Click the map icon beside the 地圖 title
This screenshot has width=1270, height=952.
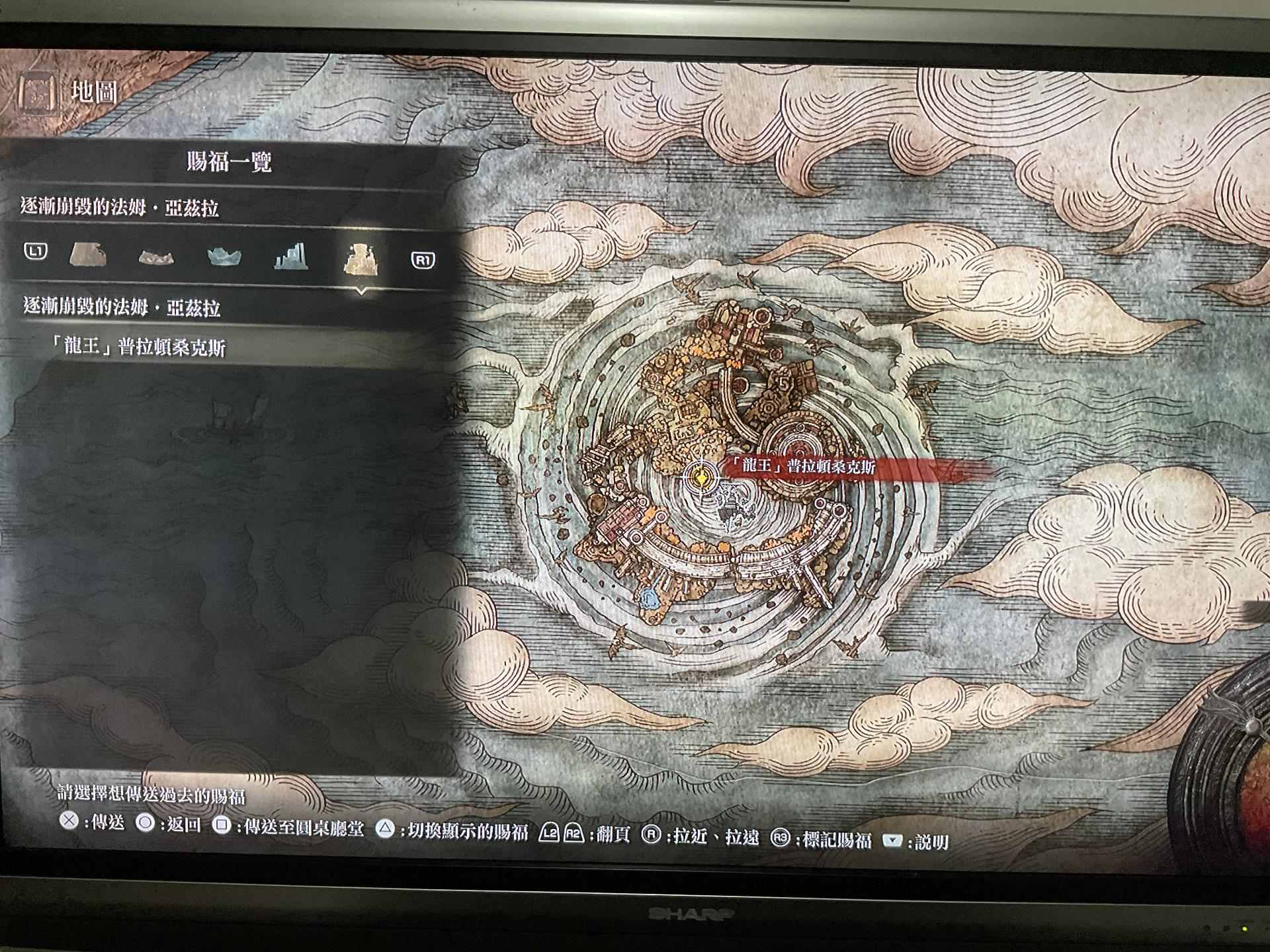[x=38, y=92]
